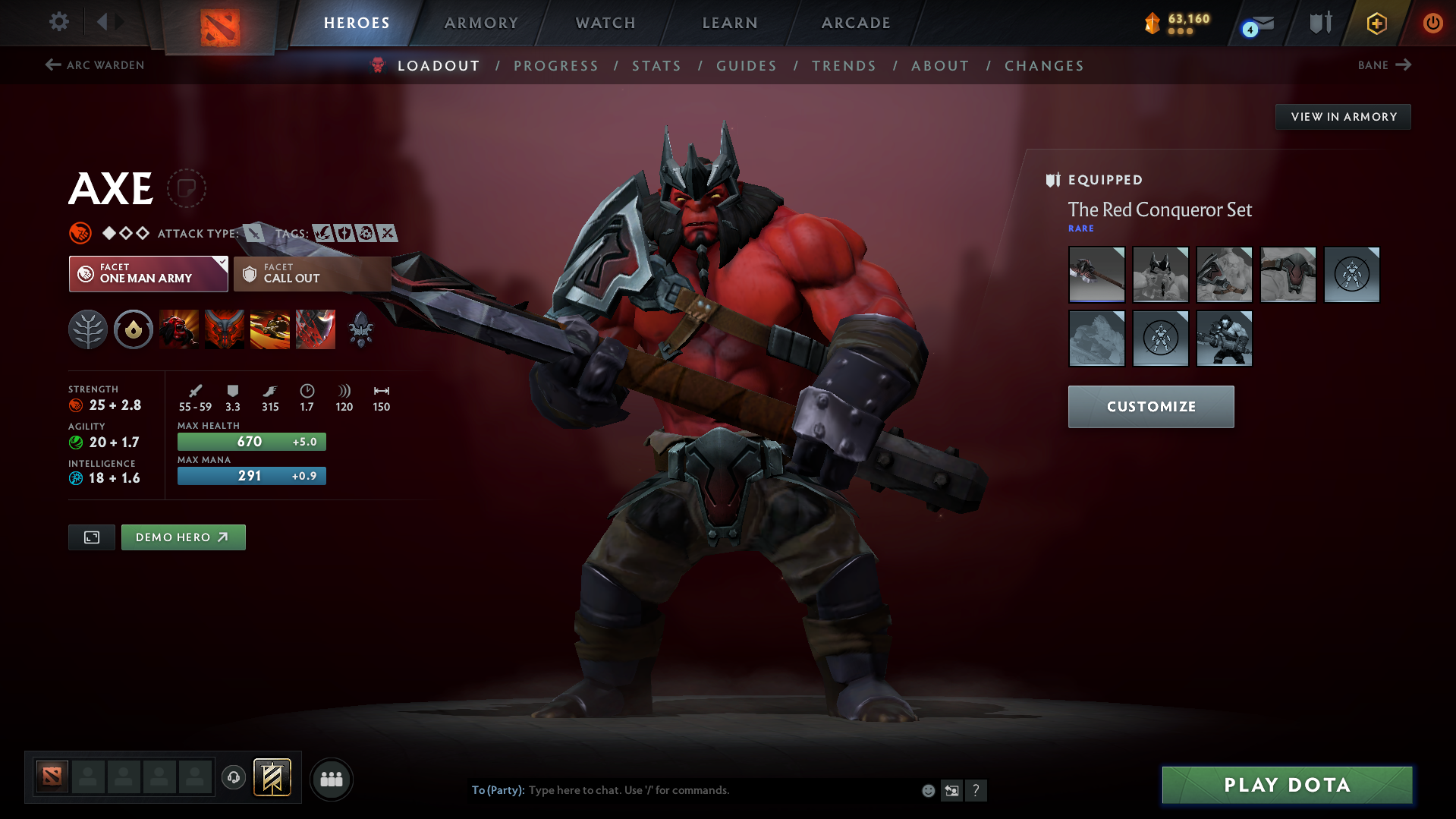
Task: Open the friends list icon
Action: [332, 779]
